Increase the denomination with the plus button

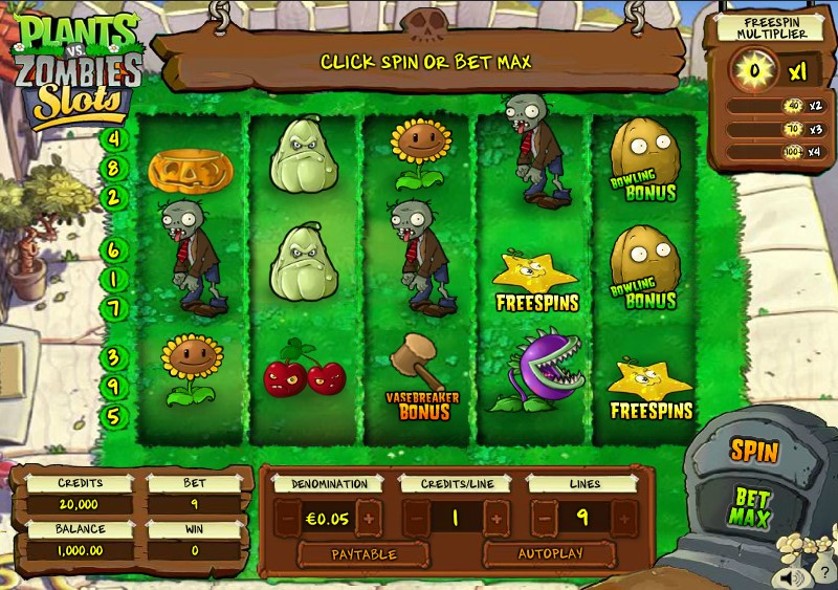tap(369, 518)
